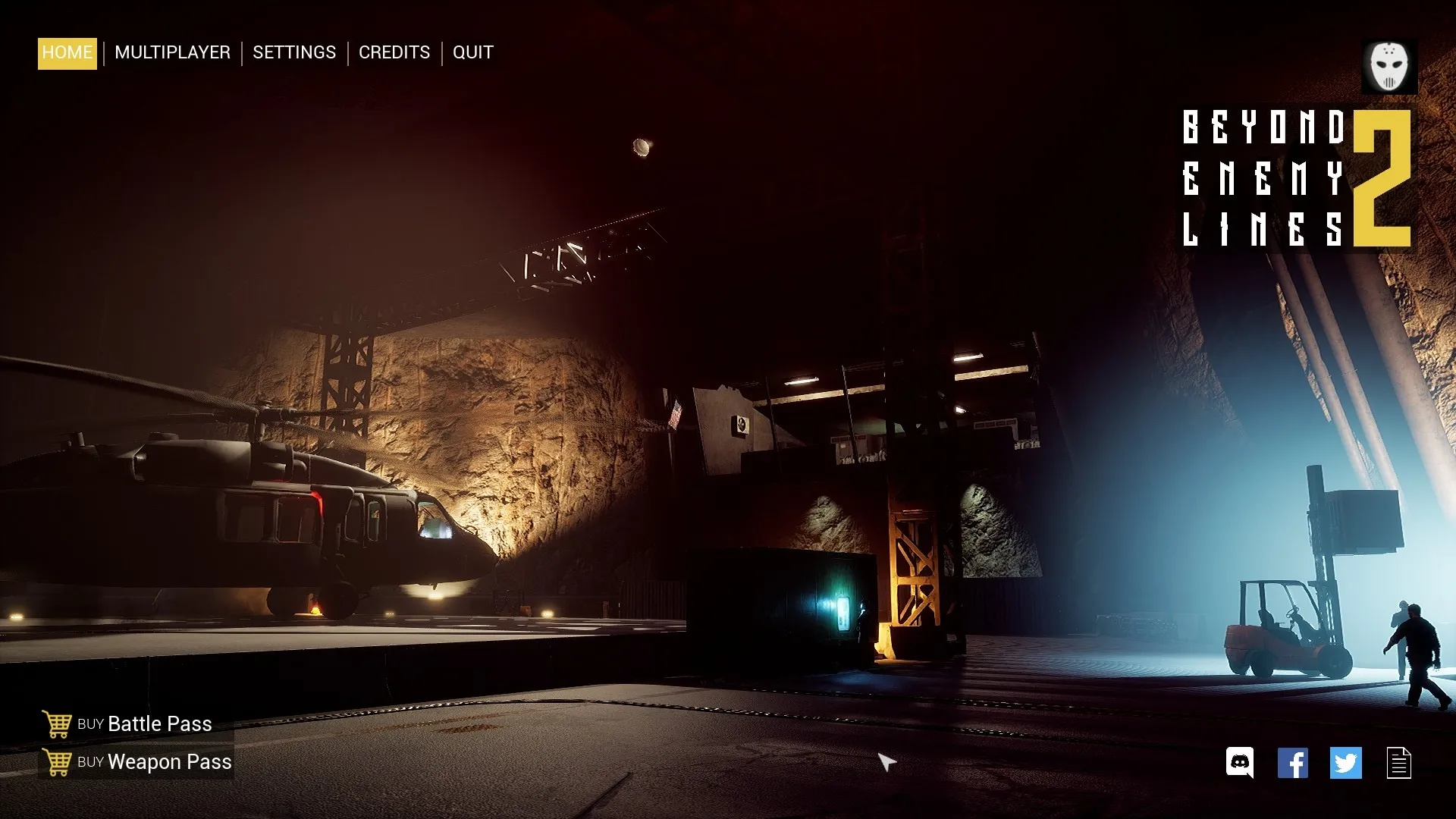Open the Discord link icon

point(1240,763)
